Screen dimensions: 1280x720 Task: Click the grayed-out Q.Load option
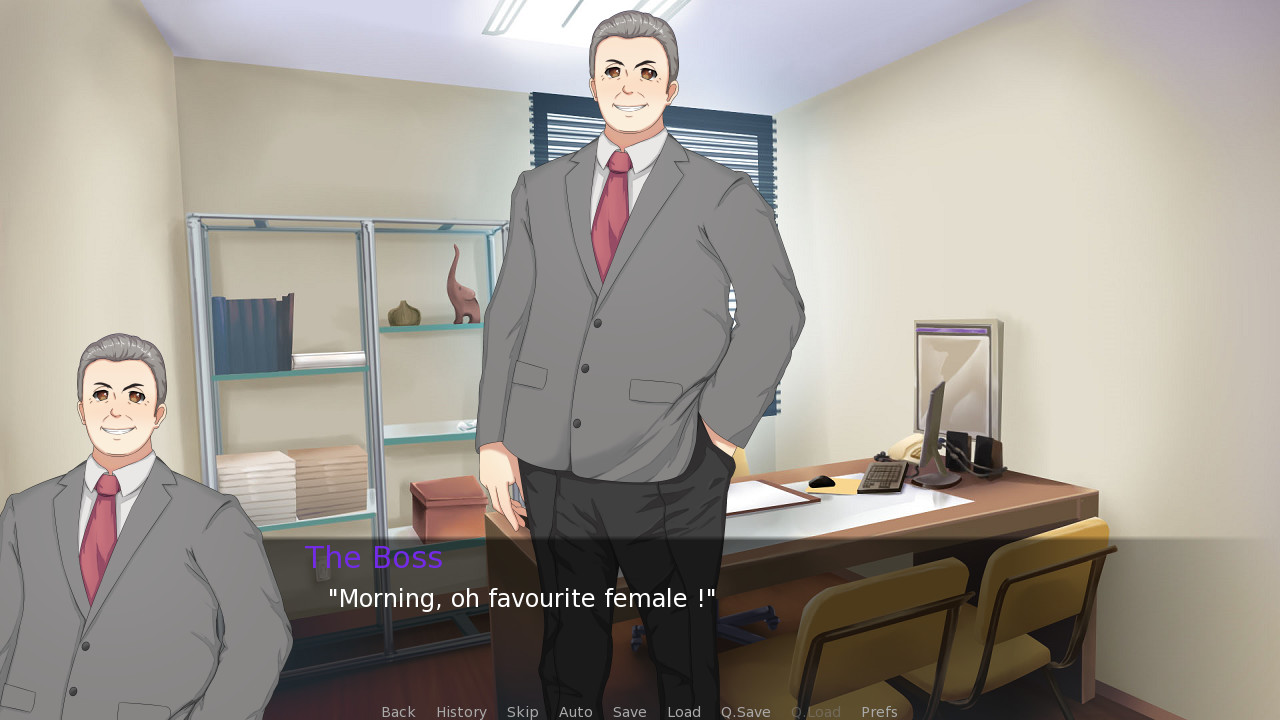point(815,711)
